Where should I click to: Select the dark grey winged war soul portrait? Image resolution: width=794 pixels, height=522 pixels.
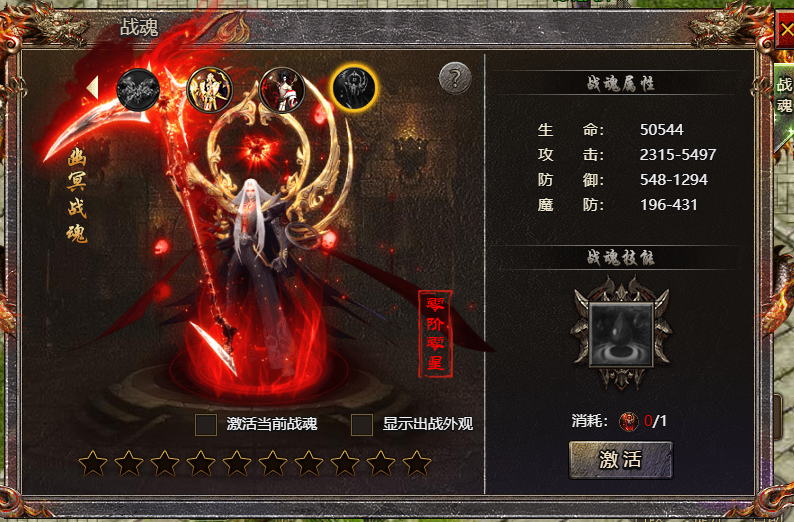138,90
